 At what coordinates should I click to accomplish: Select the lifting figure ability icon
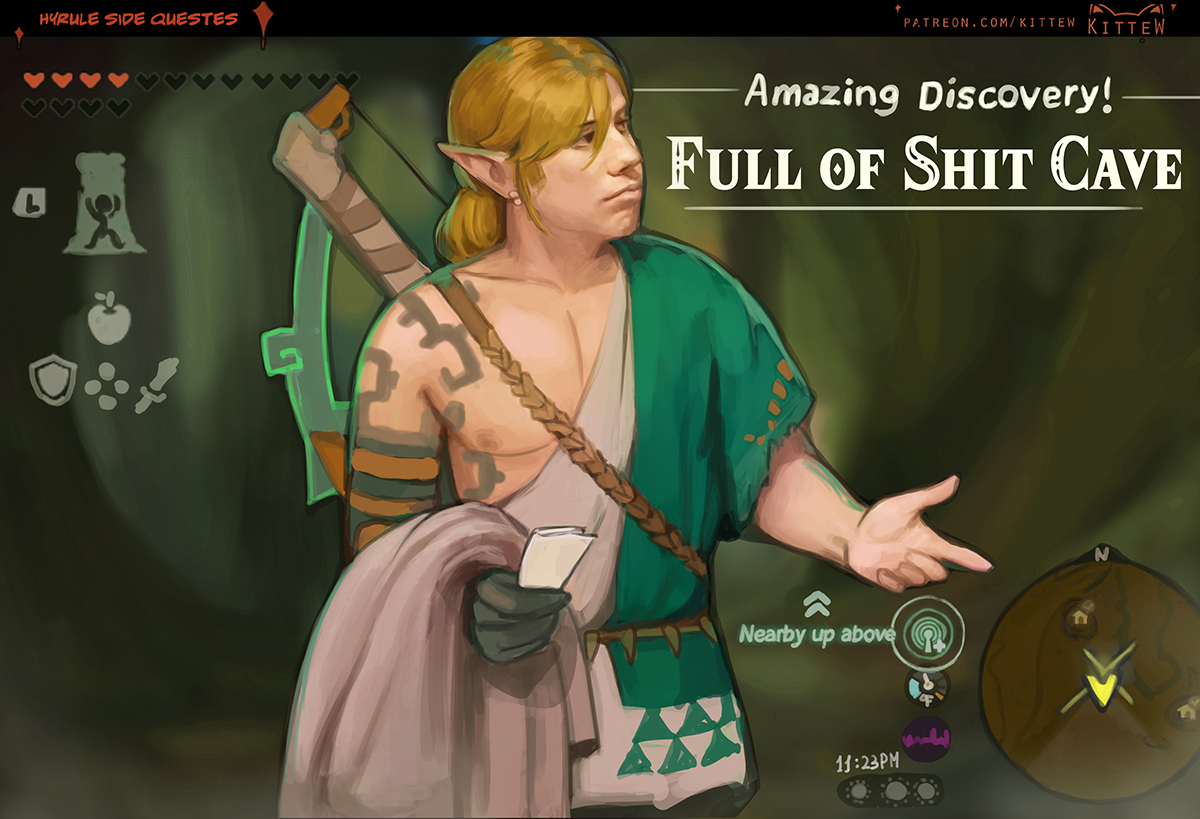(x=104, y=205)
